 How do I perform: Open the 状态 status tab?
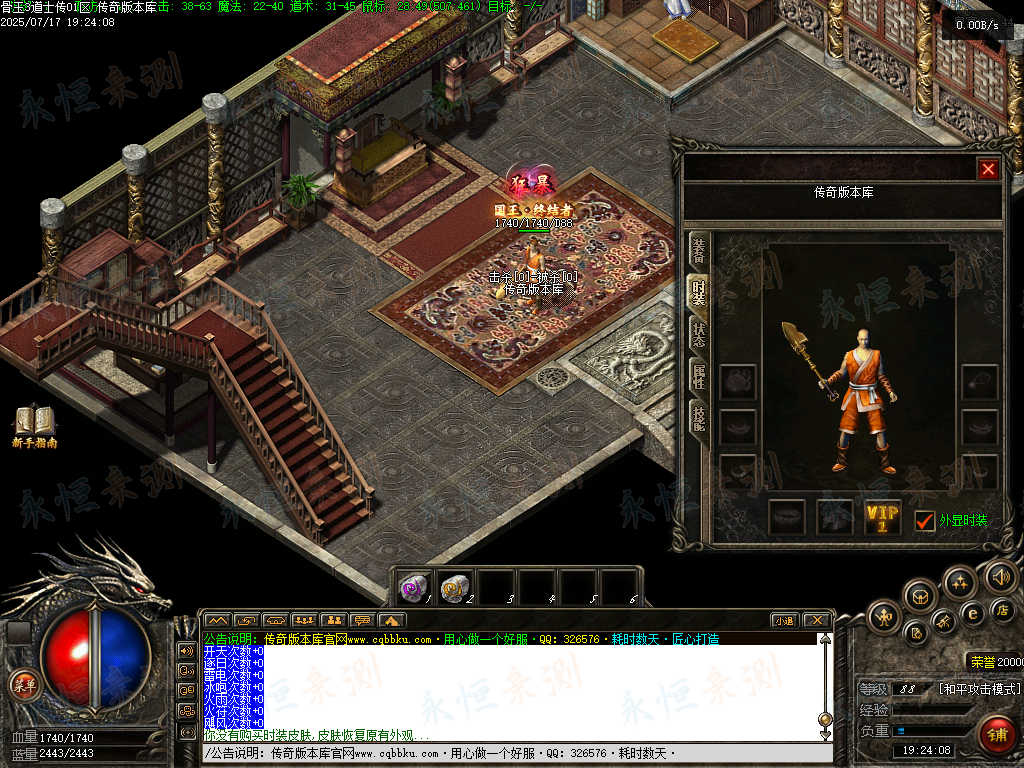click(x=698, y=334)
